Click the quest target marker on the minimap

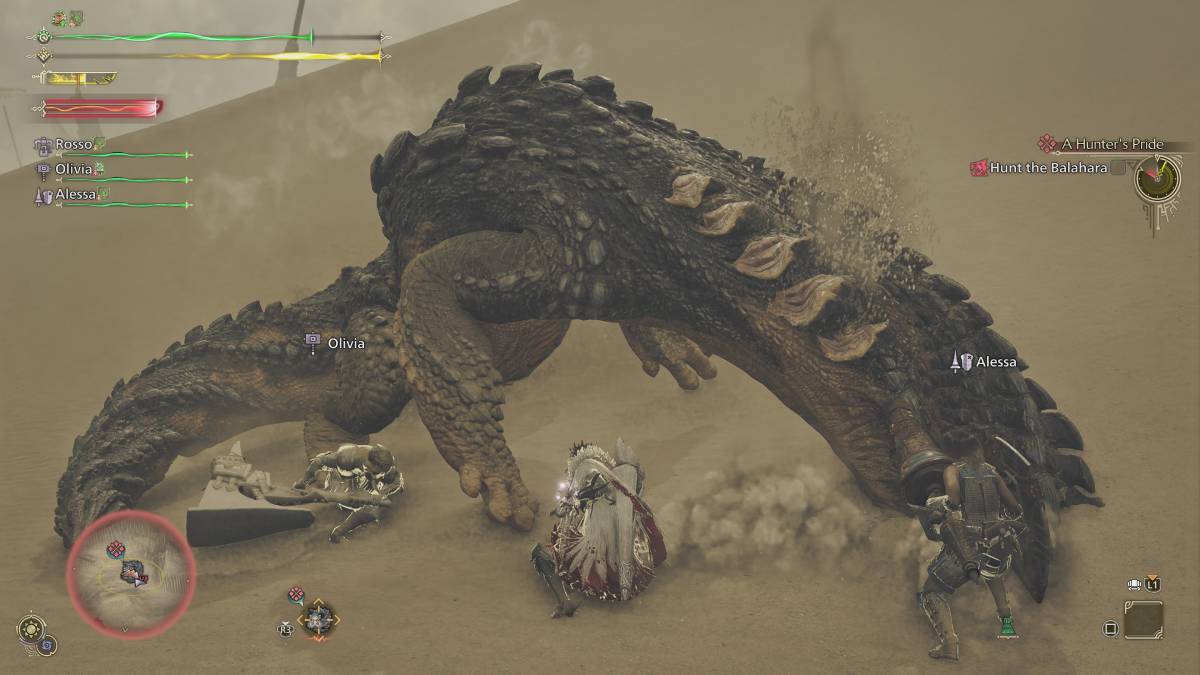[x=116, y=549]
